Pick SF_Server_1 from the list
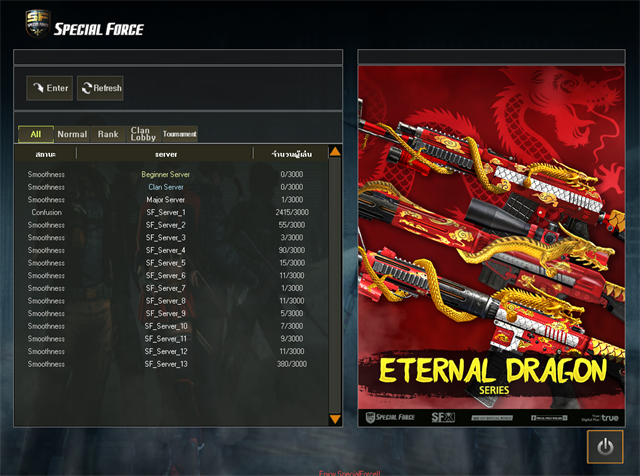Viewport: 640px width, 476px height. point(166,213)
